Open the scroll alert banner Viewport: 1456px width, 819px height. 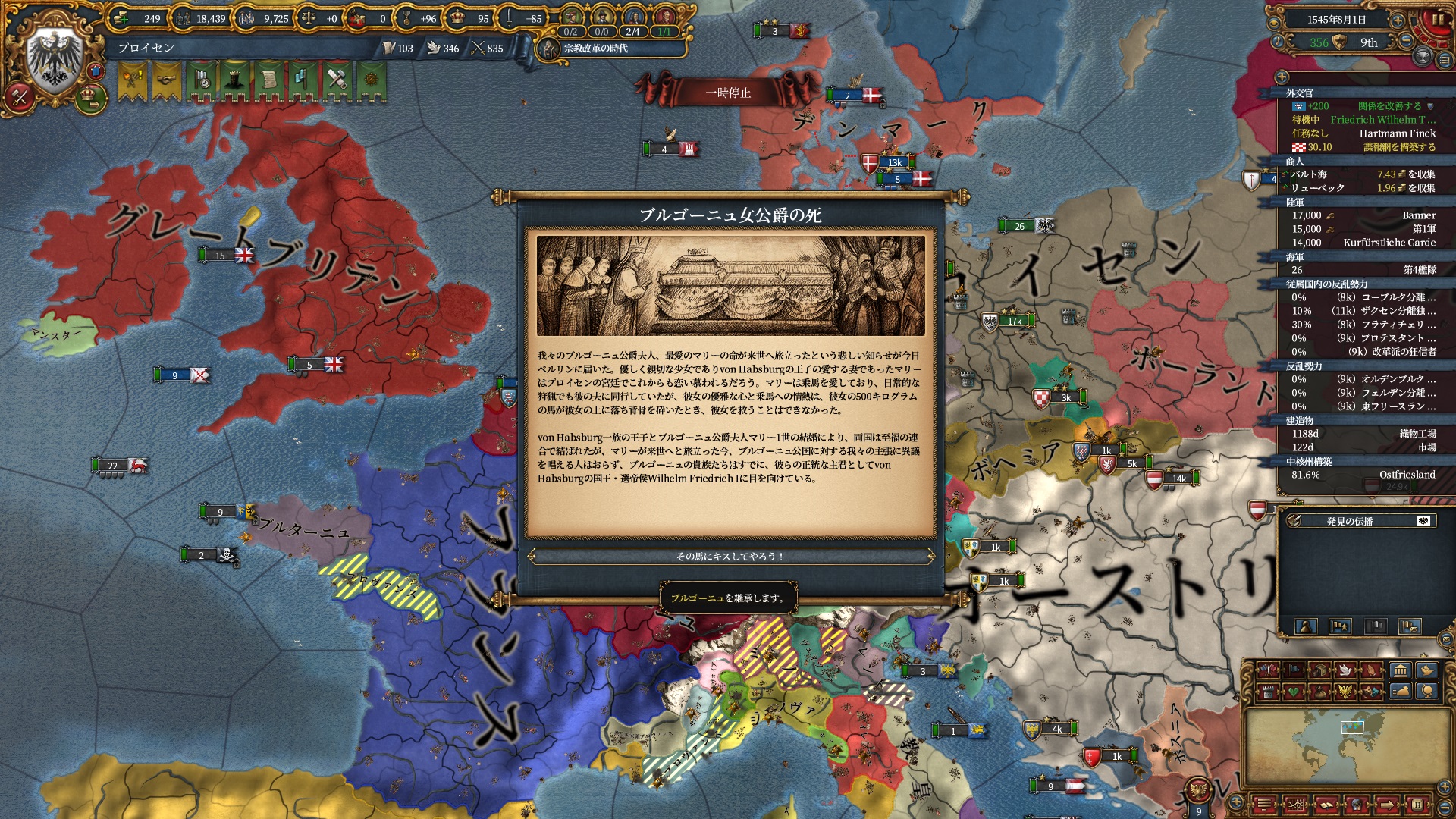coord(268,80)
